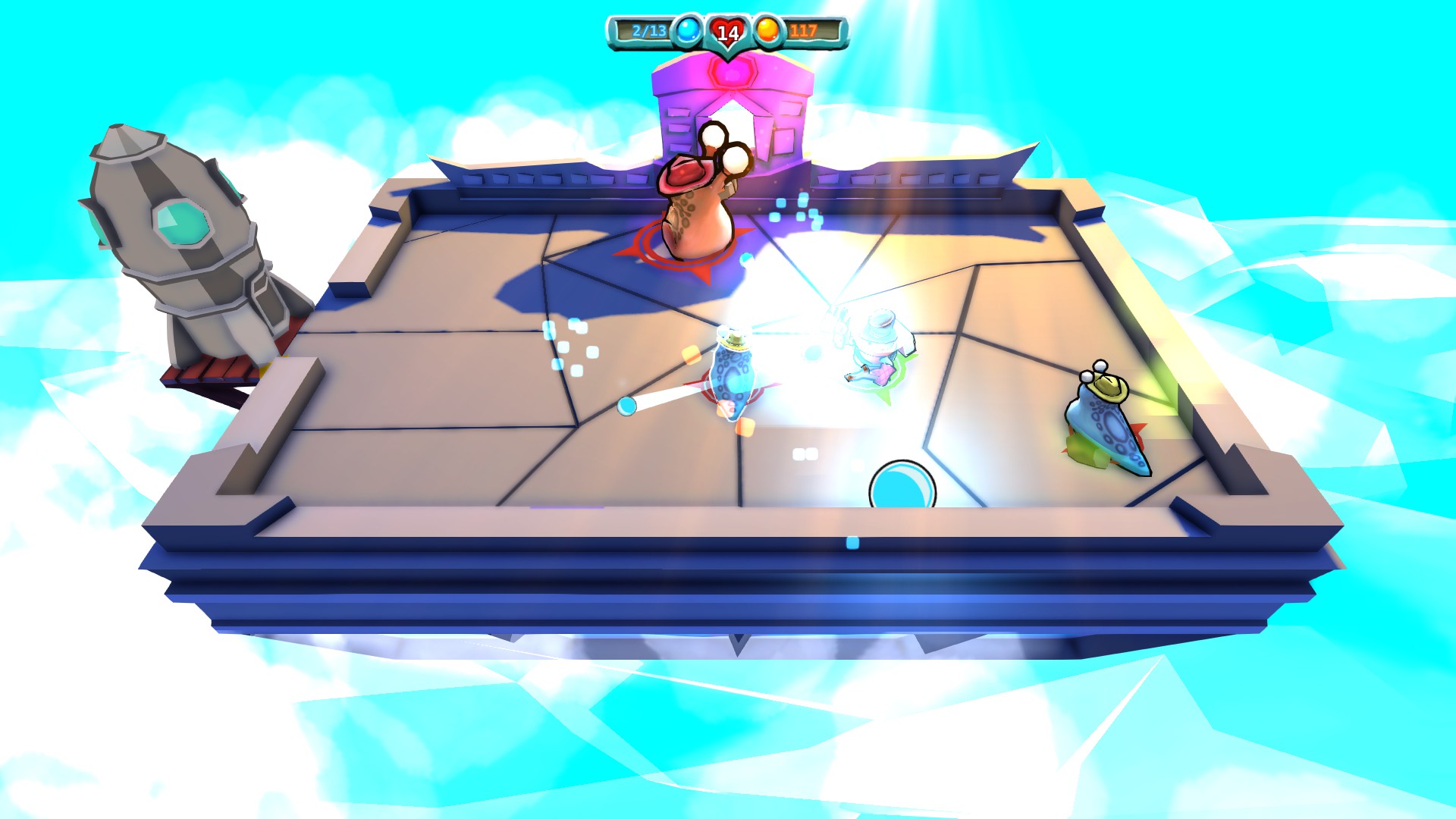Click the health value showing 14
The height and width of the screenshot is (819, 1456).
tap(726, 31)
